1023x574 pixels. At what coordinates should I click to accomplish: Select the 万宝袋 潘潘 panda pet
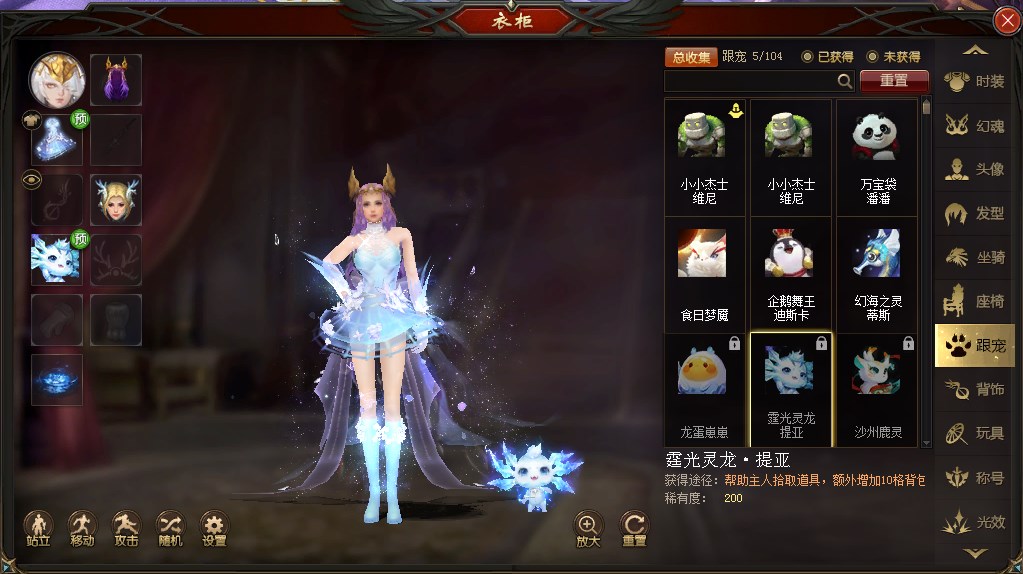pyautogui.click(x=877, y=157)
